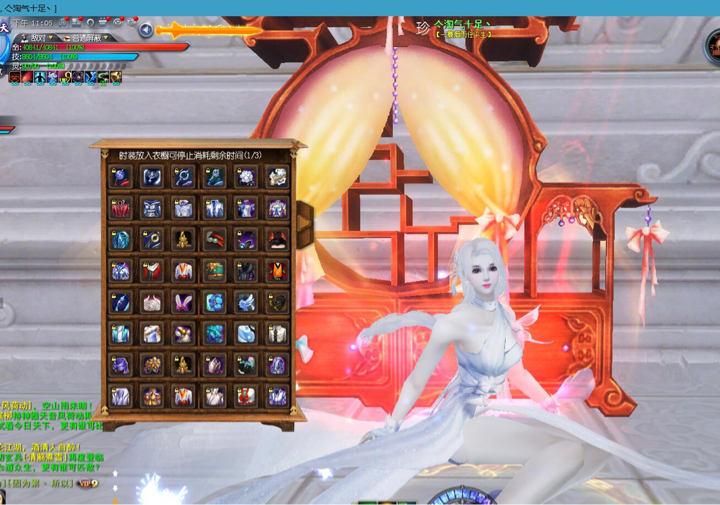The height and width of the screenshot is (505, 720).
Task: Open the chat message area
Action: click(x=50, y=430)
